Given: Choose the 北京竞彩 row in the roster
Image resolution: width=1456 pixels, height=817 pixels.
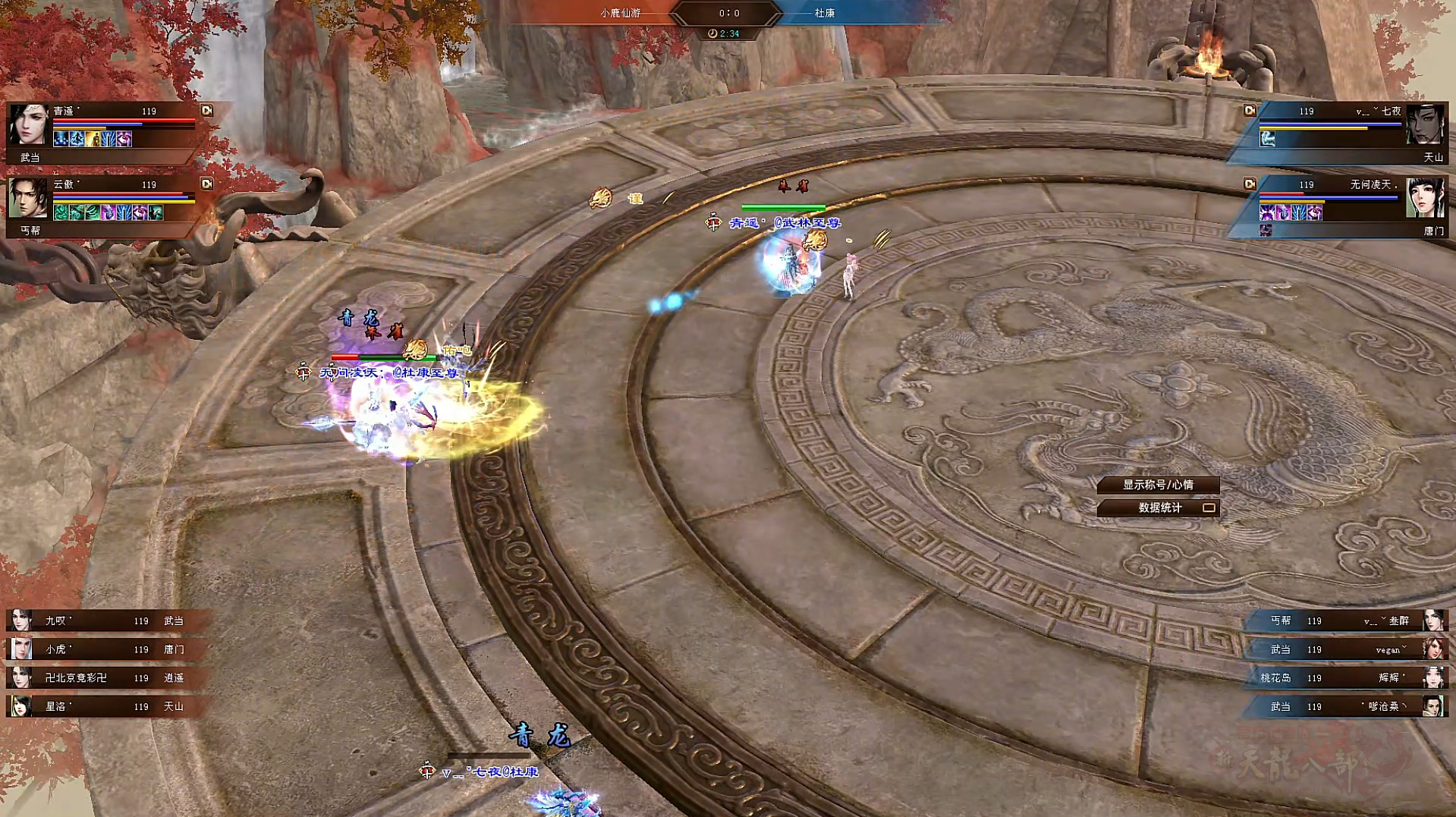Looking at the screenshot, I should (106, 677).
